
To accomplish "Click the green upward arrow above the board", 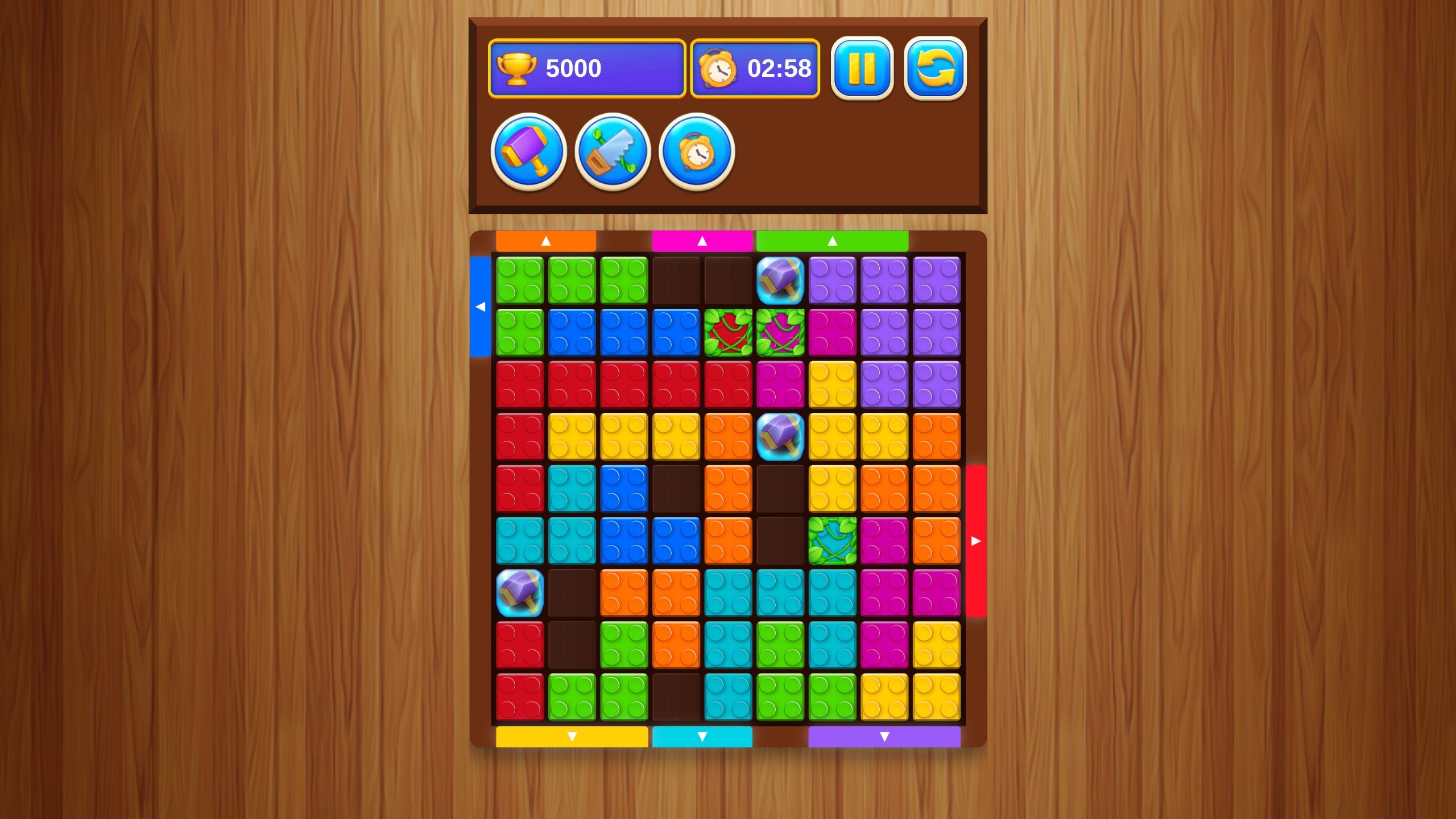I will [x=833, y=241].
